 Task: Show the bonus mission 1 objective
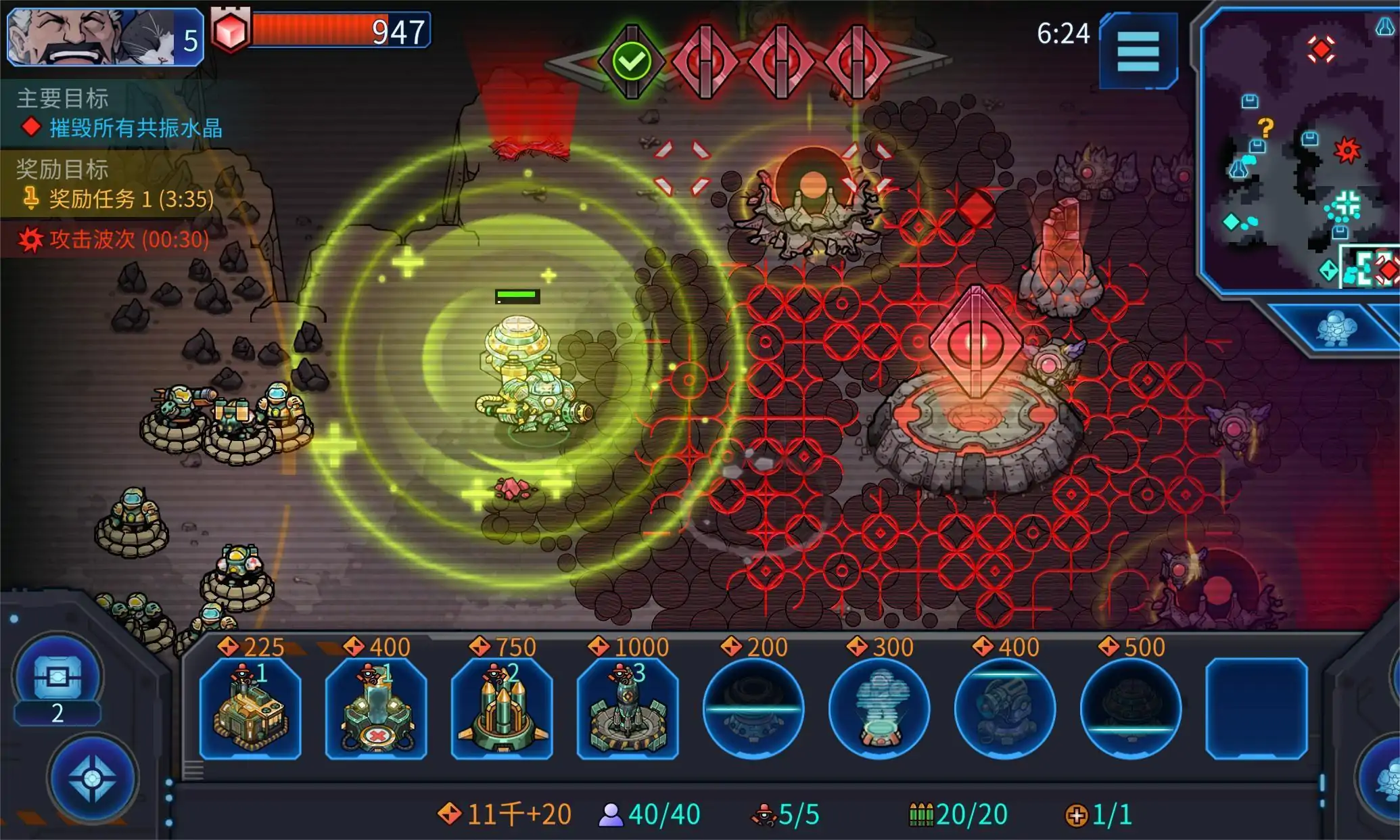130,199
